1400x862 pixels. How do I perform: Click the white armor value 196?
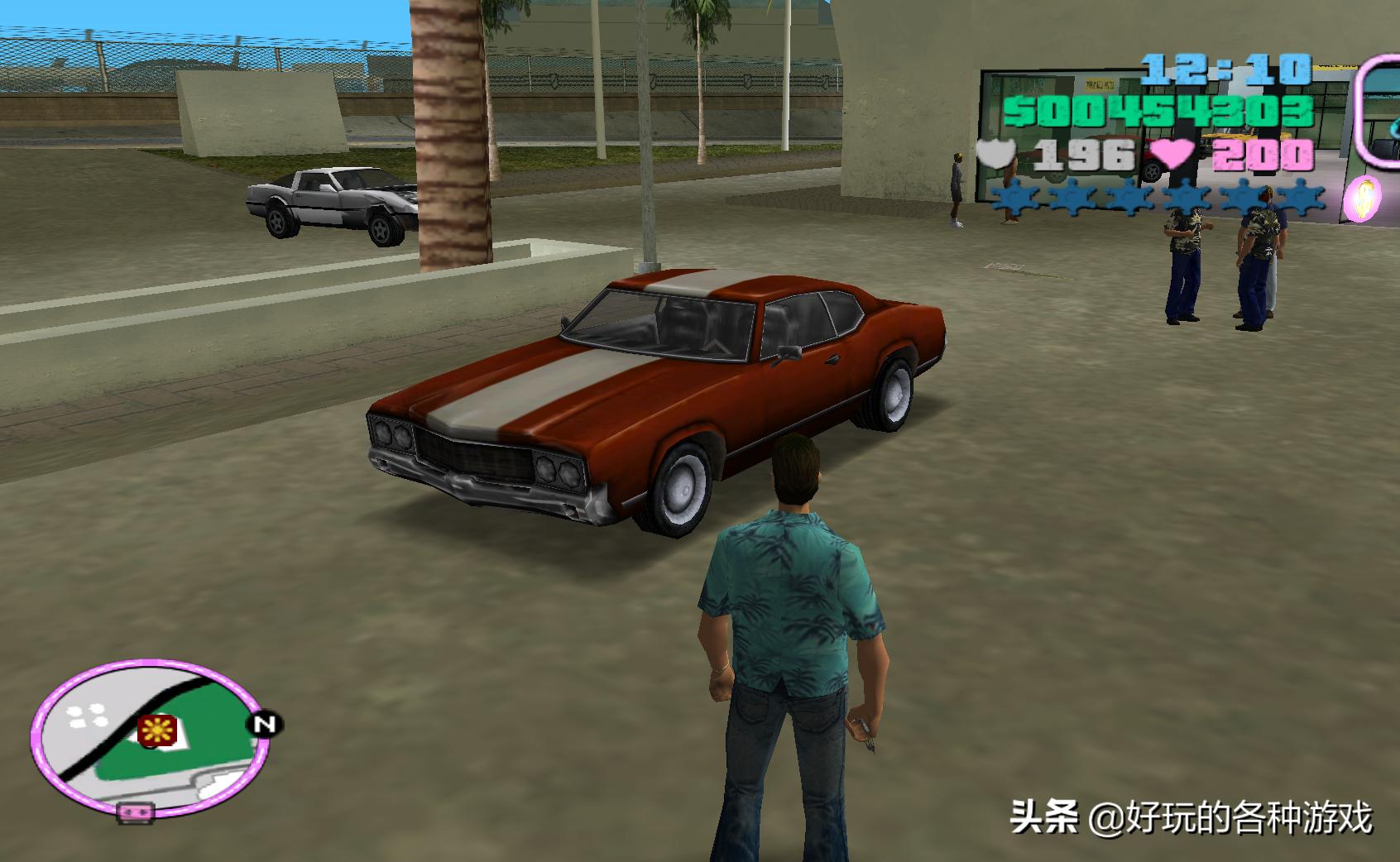coord(1086,153)
